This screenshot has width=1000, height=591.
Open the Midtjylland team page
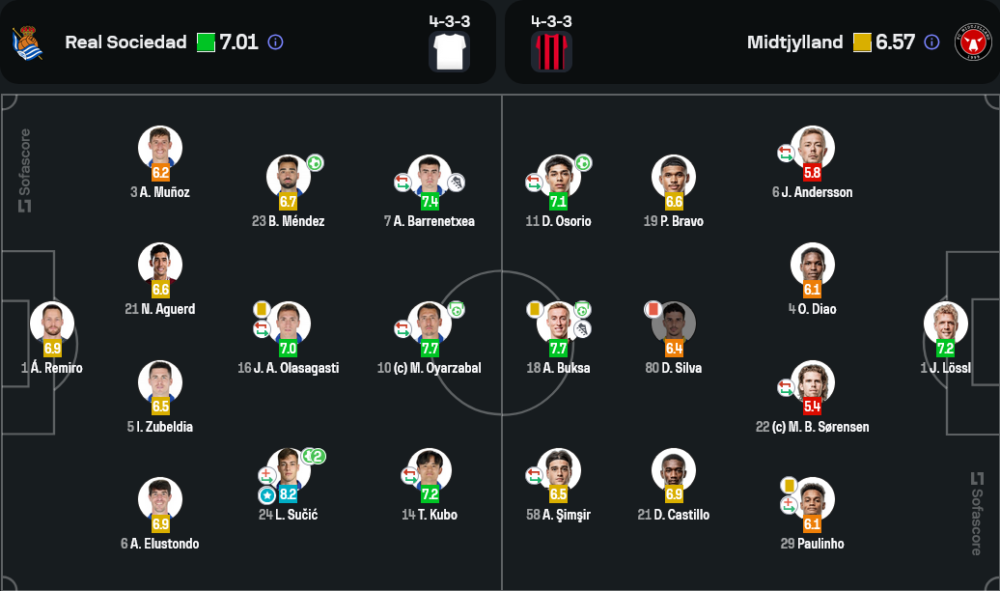click(794, 42)
